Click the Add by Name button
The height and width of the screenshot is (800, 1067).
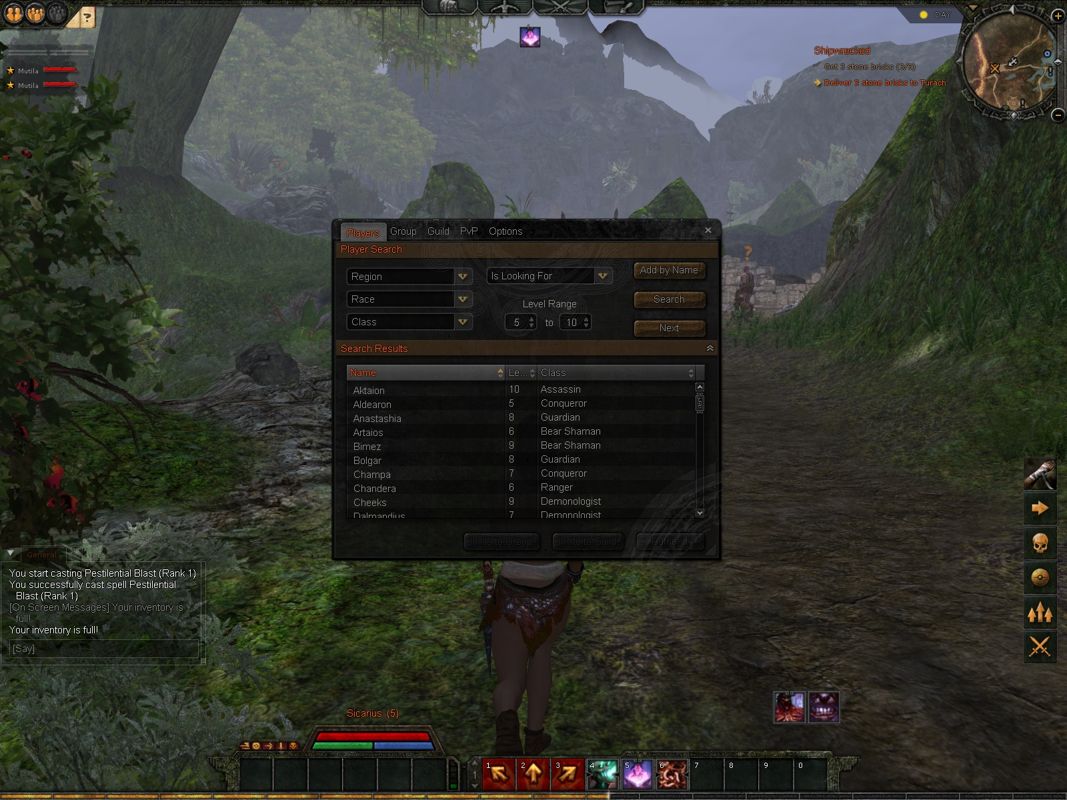pos(669,270)
